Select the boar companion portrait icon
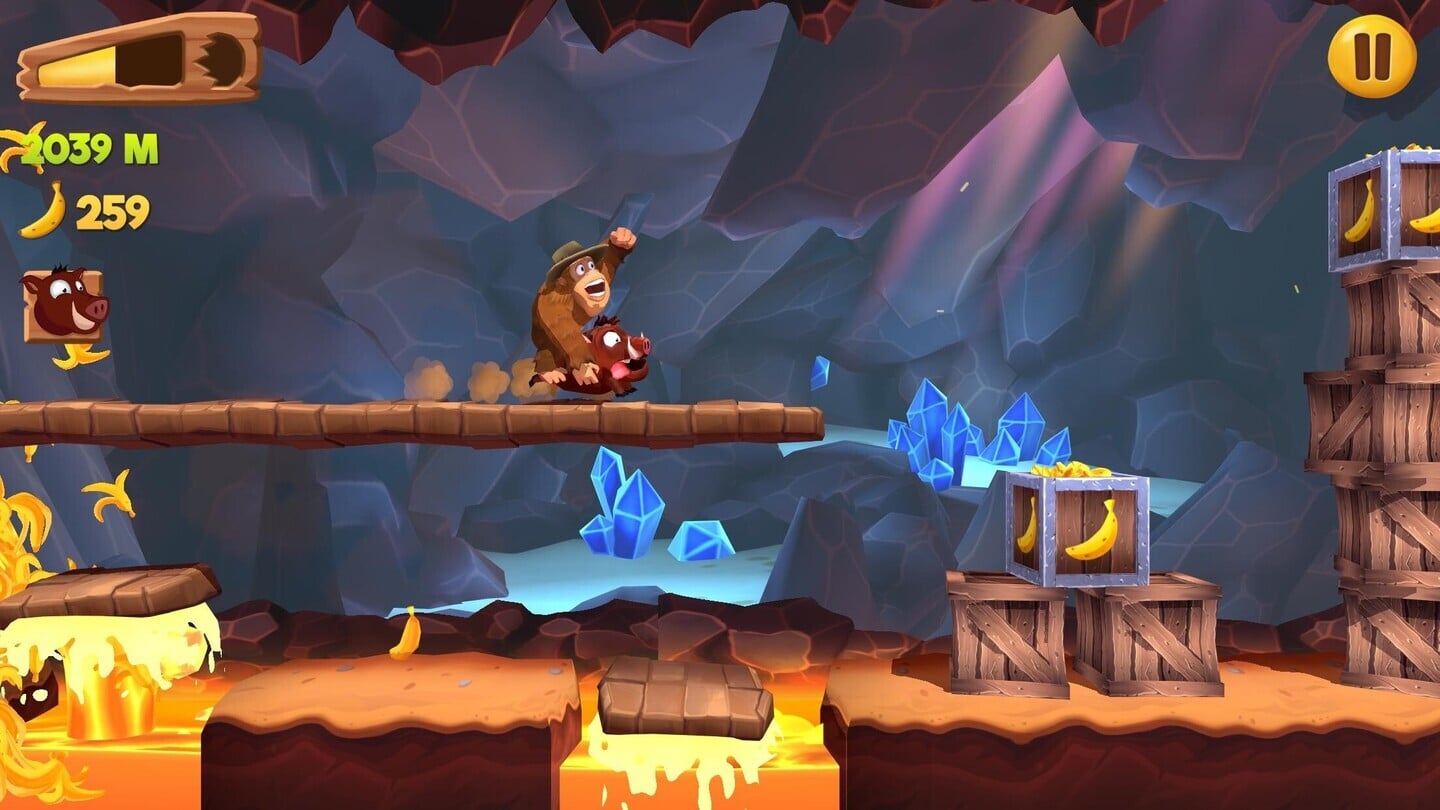This screenshot has width=1440, height=810. coord(62,298)
